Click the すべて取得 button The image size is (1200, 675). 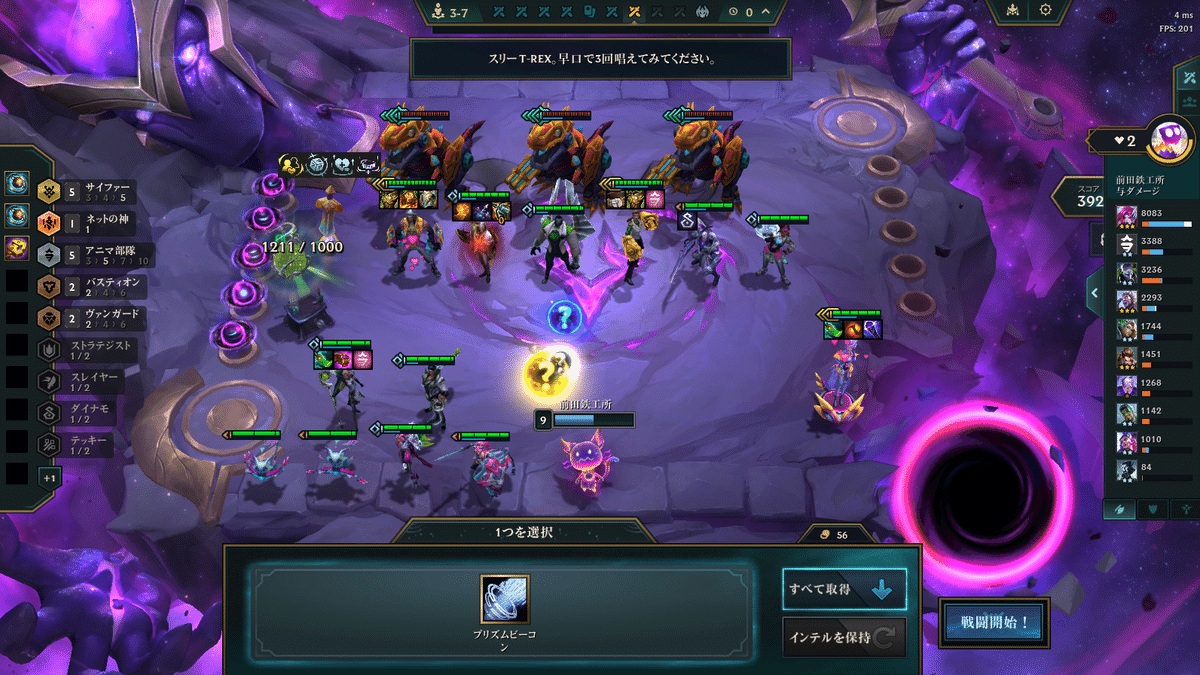[844, 590]
